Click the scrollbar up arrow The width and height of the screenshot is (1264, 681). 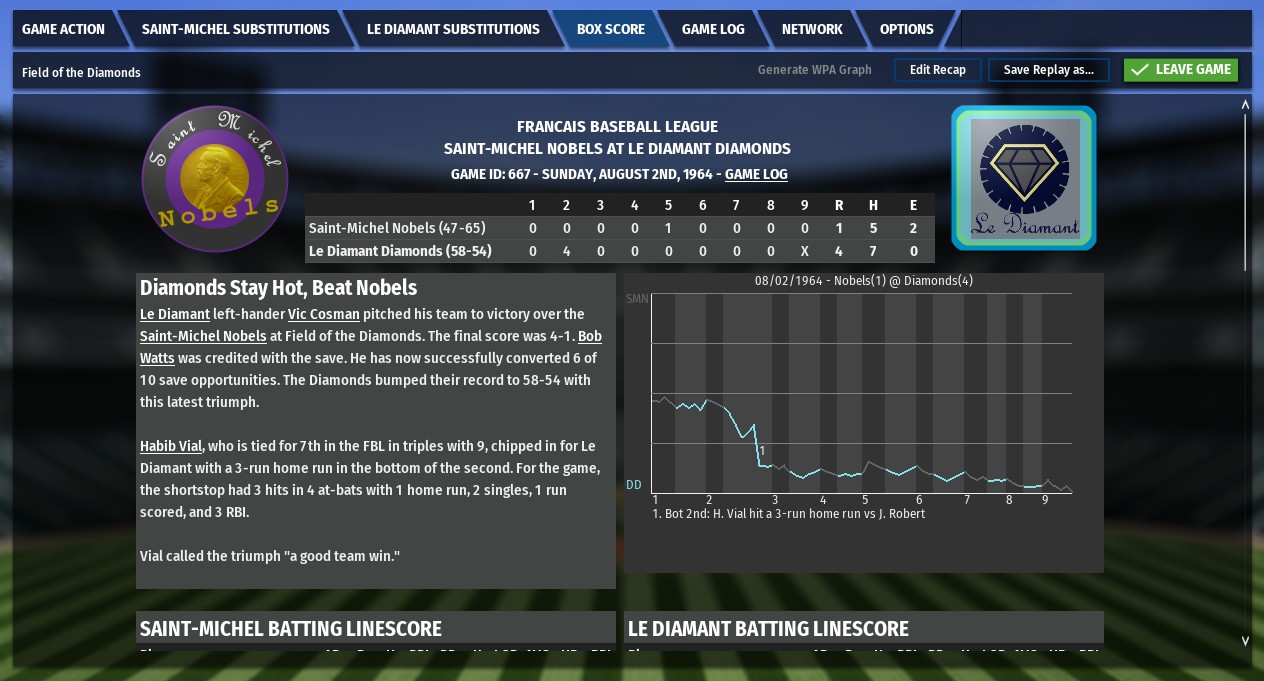coord(1245,104)
